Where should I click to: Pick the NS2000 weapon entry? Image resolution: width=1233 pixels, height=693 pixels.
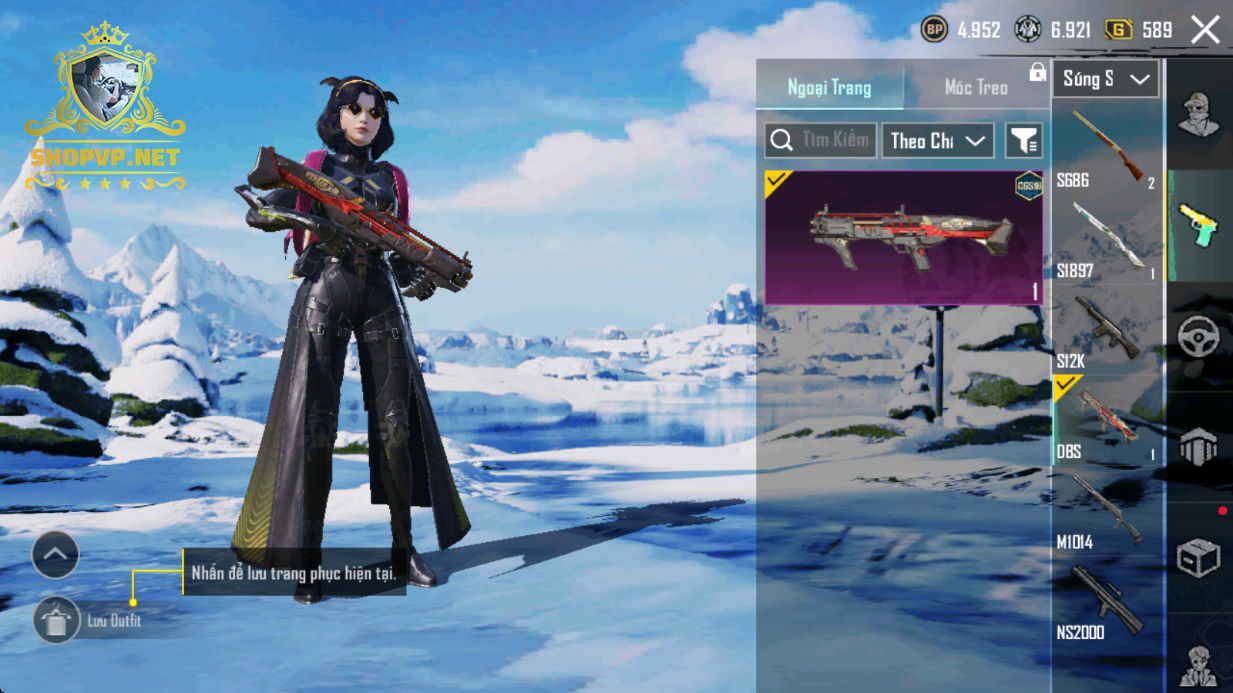tap(1107, 602)
